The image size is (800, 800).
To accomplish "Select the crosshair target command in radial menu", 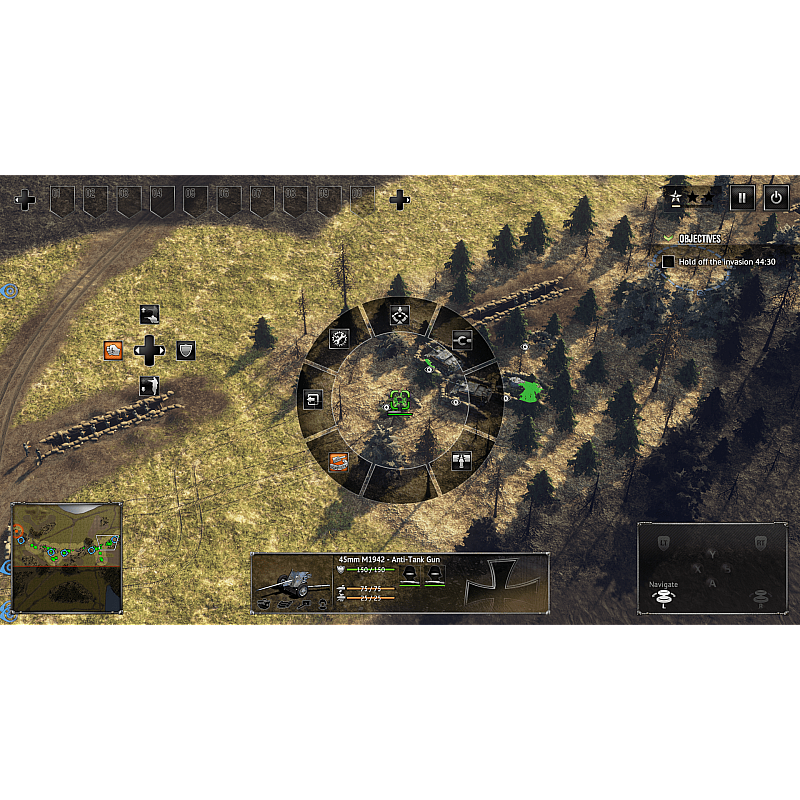I will click(x=400, y=316).
